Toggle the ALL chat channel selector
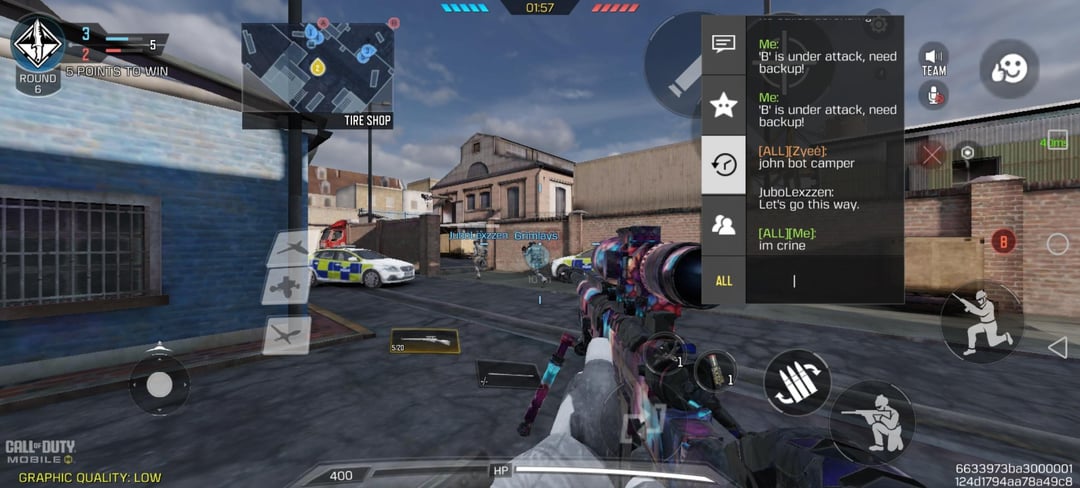Screen dimensions: 1080x488 [x=723, y=281]
